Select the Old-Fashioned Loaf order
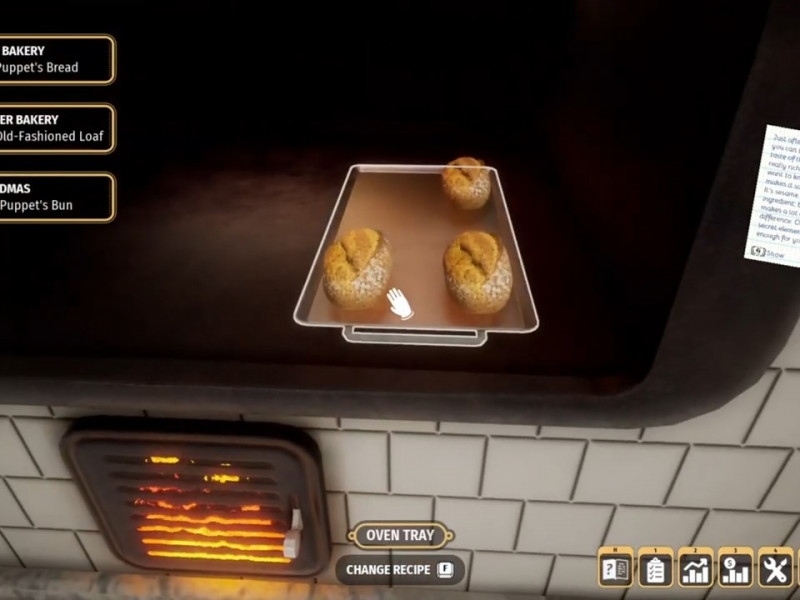This screenshot has height=600, width=800. click(55, 128)
